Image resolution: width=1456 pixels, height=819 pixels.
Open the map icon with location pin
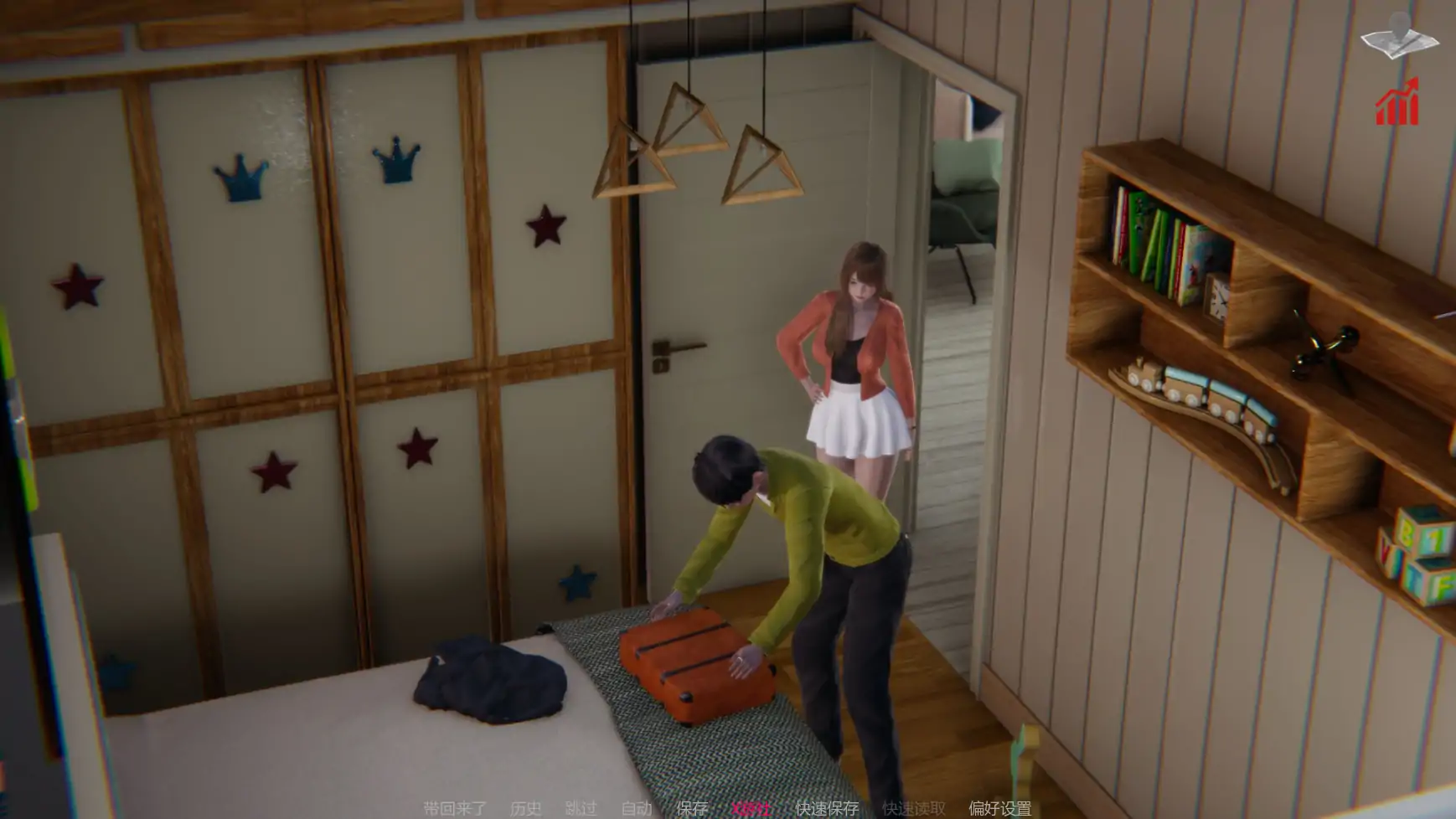coord(1399,36)
